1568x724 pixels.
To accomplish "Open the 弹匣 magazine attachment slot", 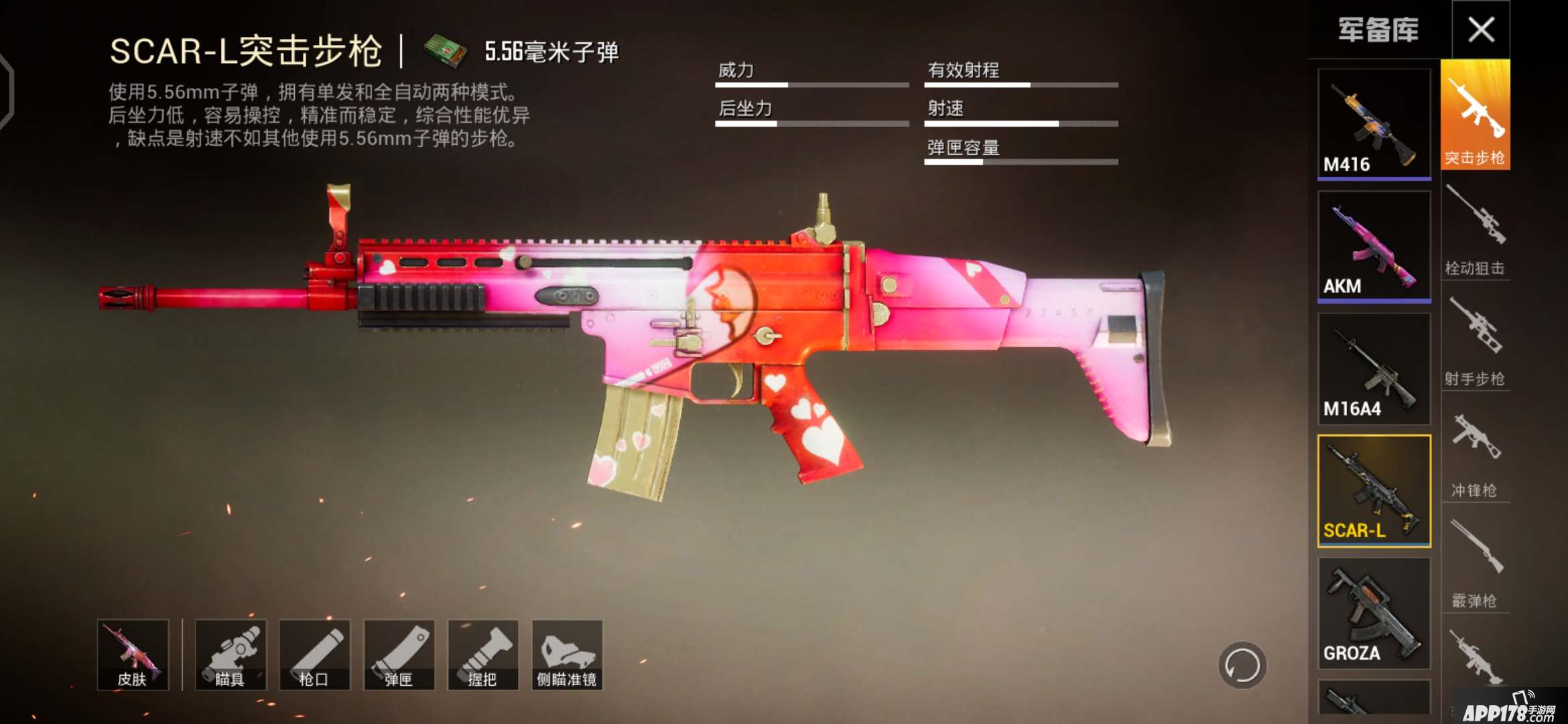I will pos(398,655).
